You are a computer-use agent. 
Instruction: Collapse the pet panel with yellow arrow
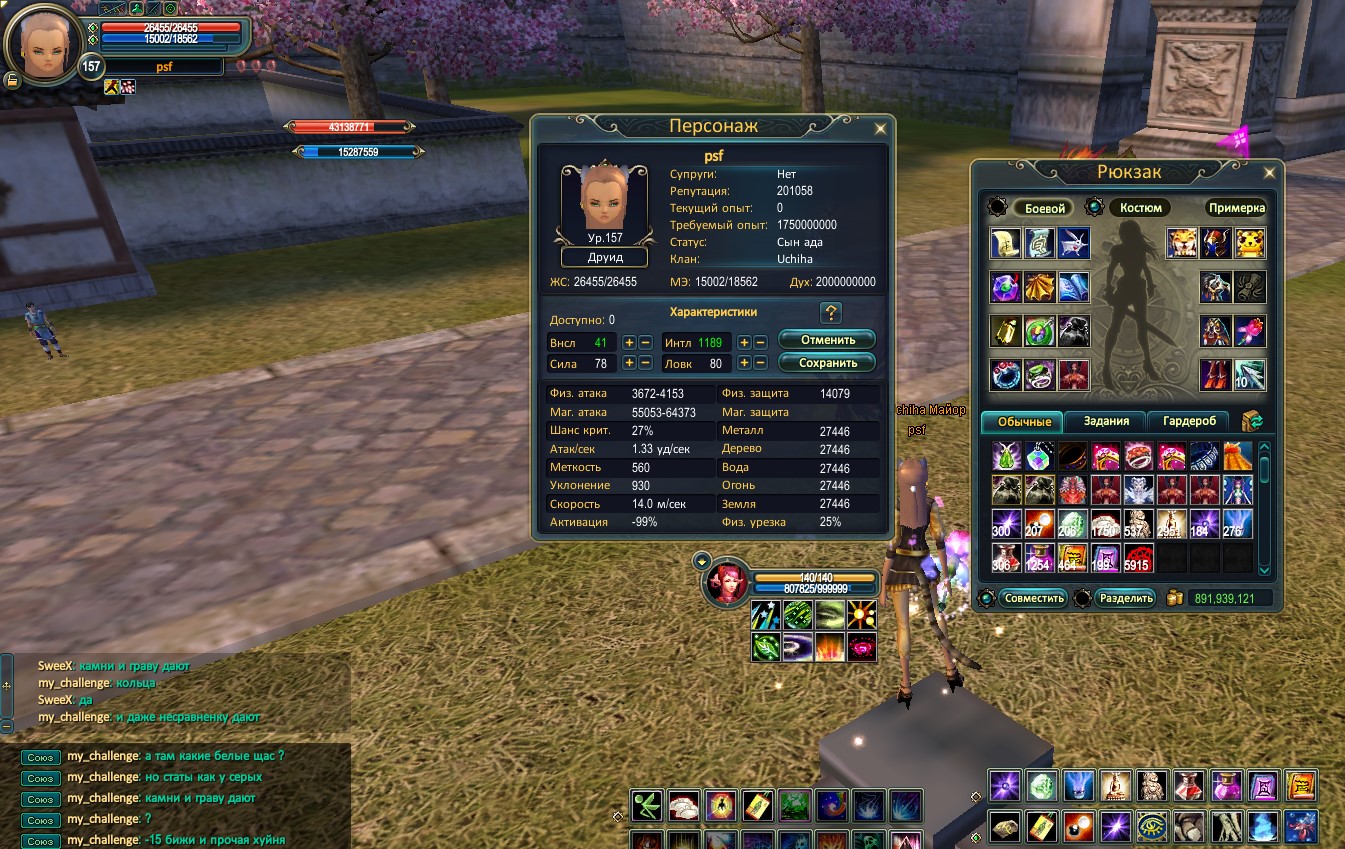(702, 562)
